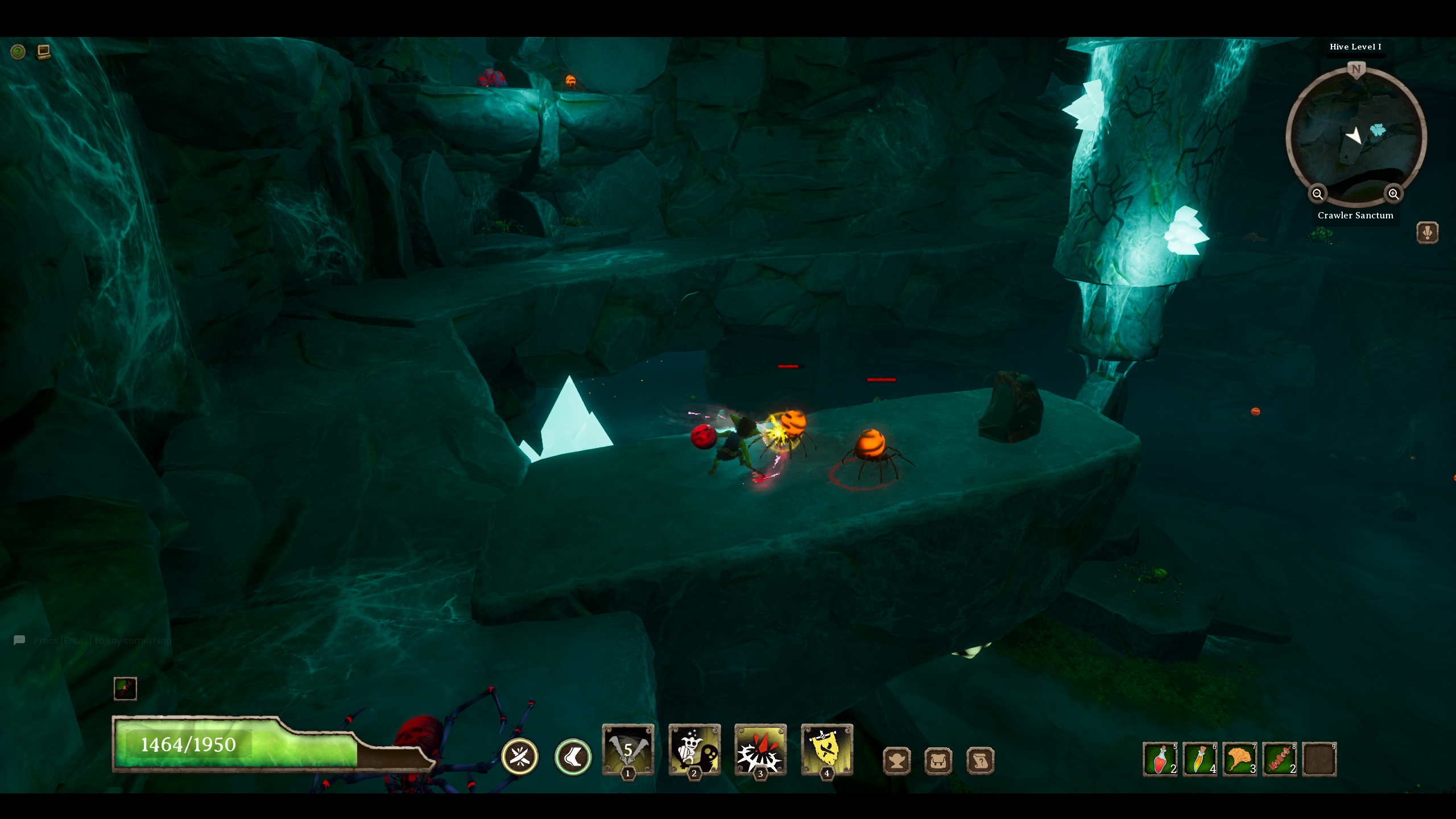Screen dimensions: 1456x819
Task: Zoom out on the minimap with the minus magnifier
Action: coord(1318,194)
